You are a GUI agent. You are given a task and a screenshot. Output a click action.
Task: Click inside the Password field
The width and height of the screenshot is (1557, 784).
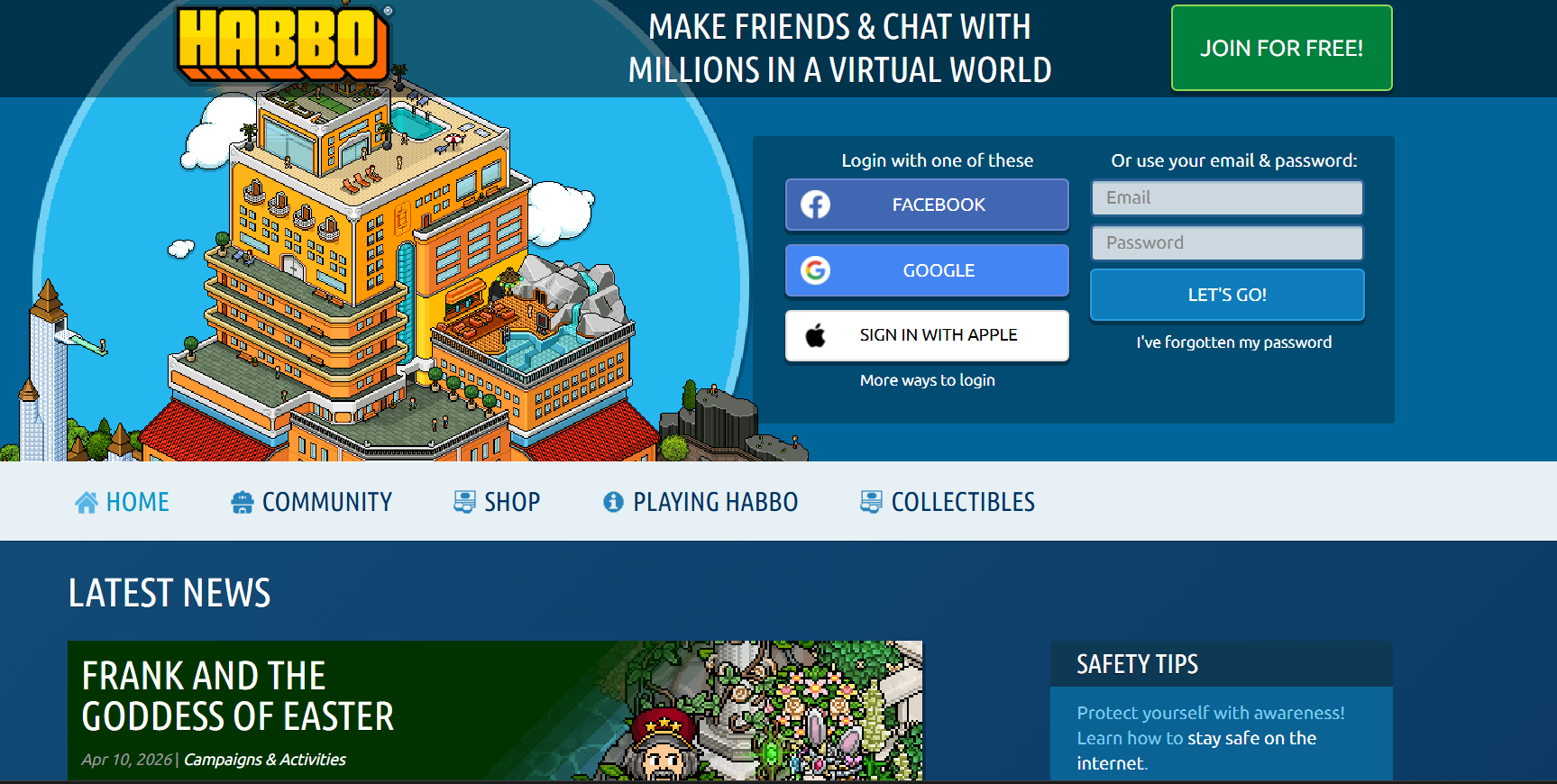pos(1226,242)
